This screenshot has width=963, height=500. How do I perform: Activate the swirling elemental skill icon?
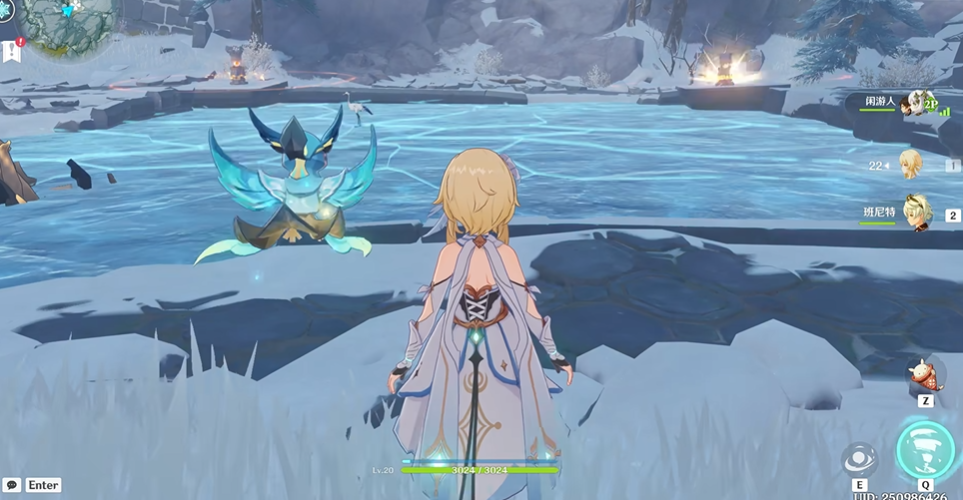(x=859, y=460)
